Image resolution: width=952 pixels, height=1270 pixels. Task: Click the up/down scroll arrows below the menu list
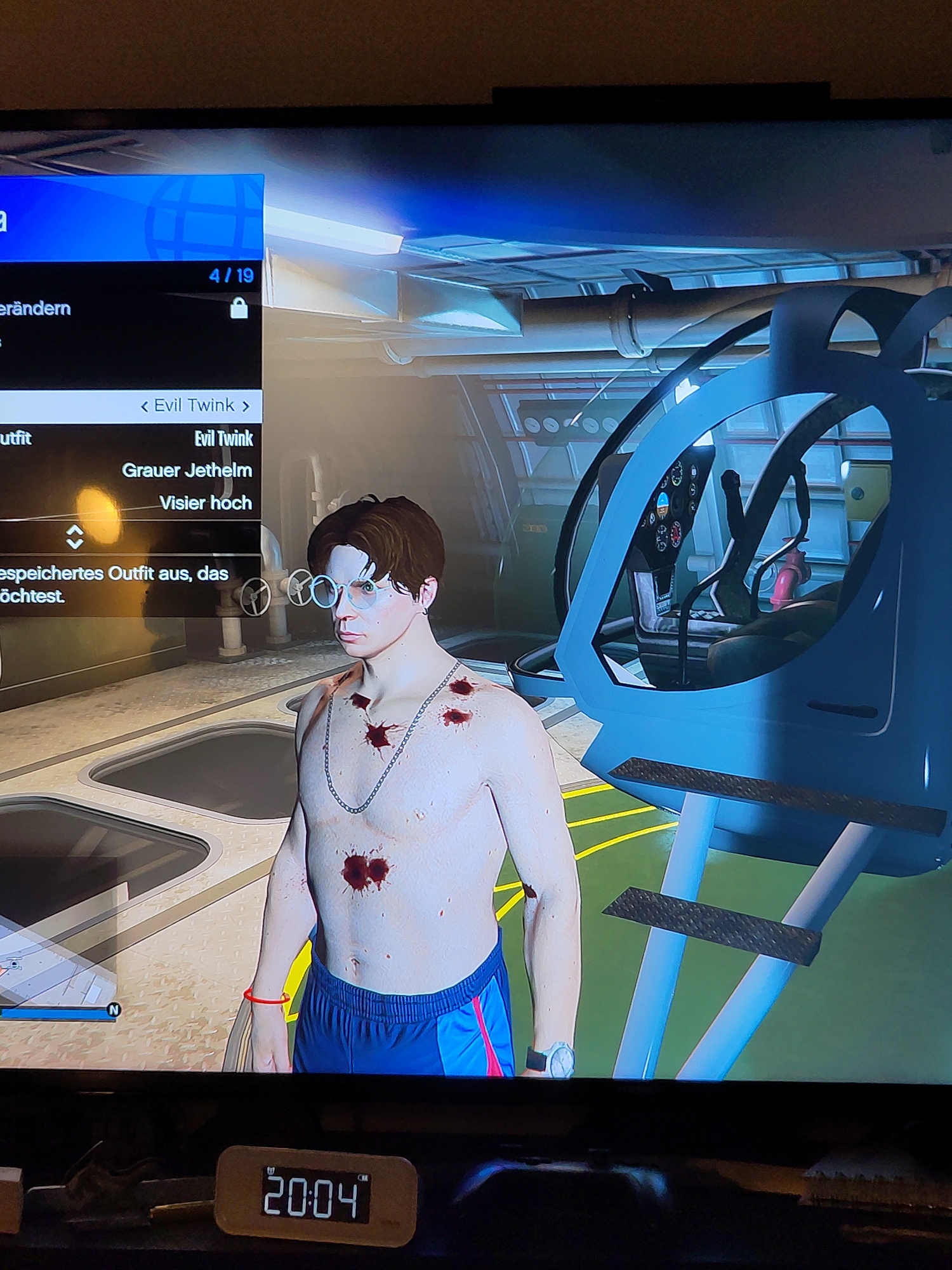pos(75,537)
